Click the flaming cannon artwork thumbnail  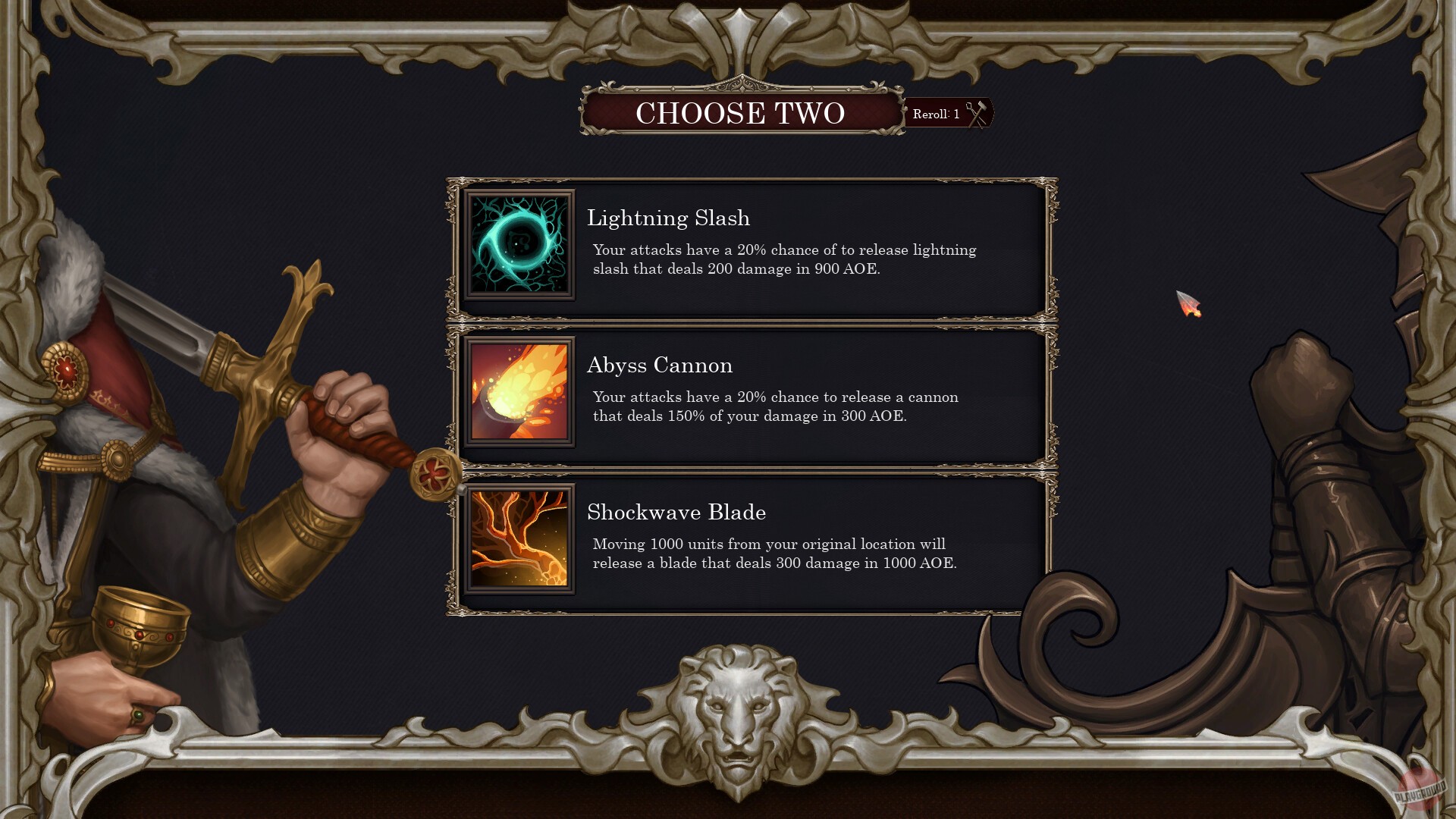click(520, 391)
